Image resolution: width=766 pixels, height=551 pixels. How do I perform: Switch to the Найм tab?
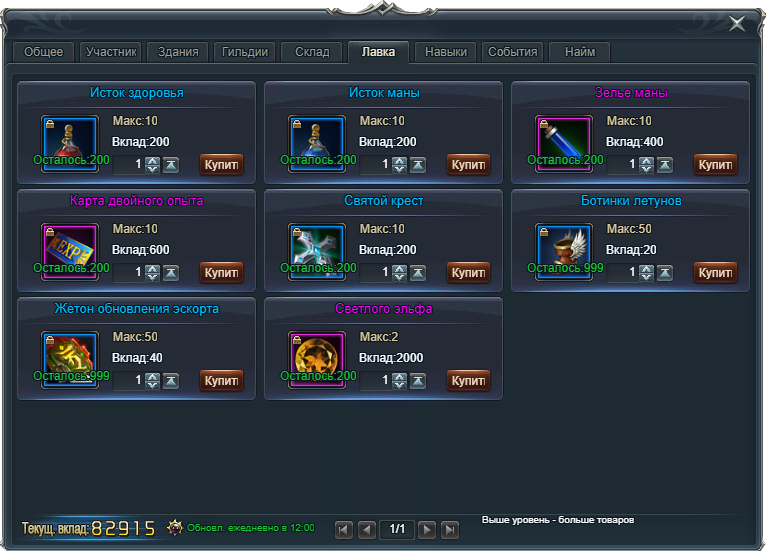(579, 52)
